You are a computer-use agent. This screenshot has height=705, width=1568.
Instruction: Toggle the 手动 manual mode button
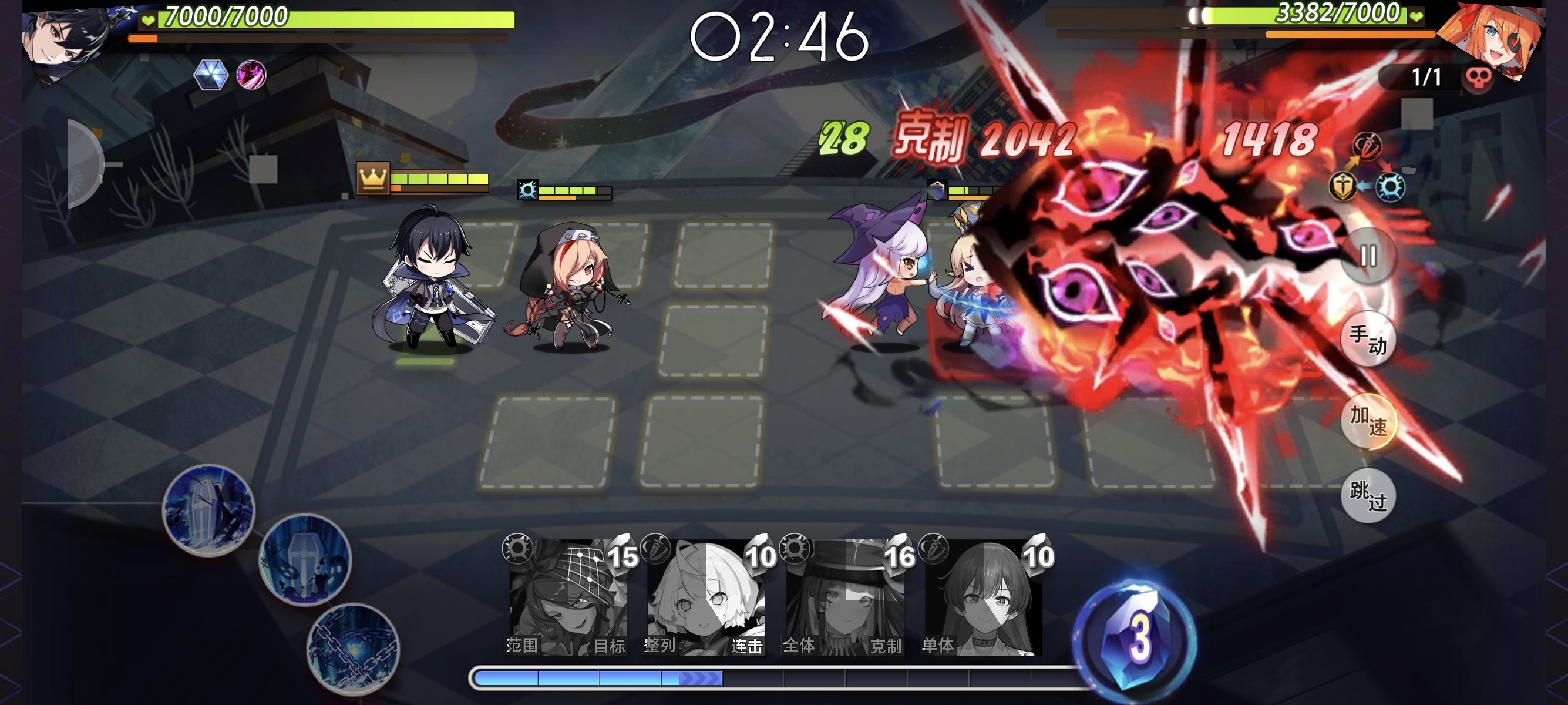[x=1368, y=339]
